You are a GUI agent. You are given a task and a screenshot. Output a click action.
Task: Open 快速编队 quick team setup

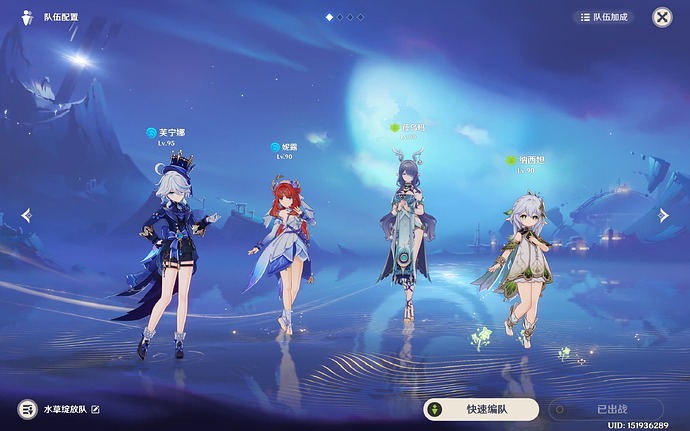pos(480,409)
